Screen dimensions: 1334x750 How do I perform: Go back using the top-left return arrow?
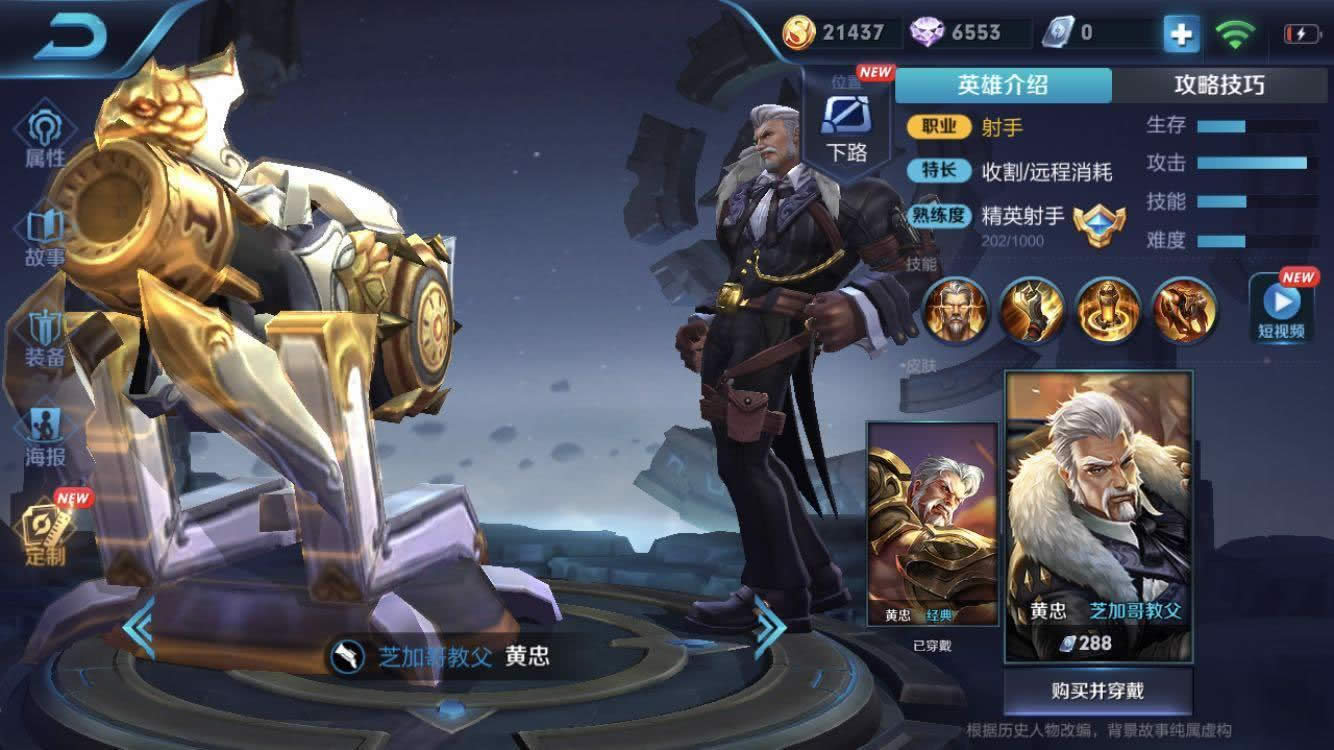[72, 37]
